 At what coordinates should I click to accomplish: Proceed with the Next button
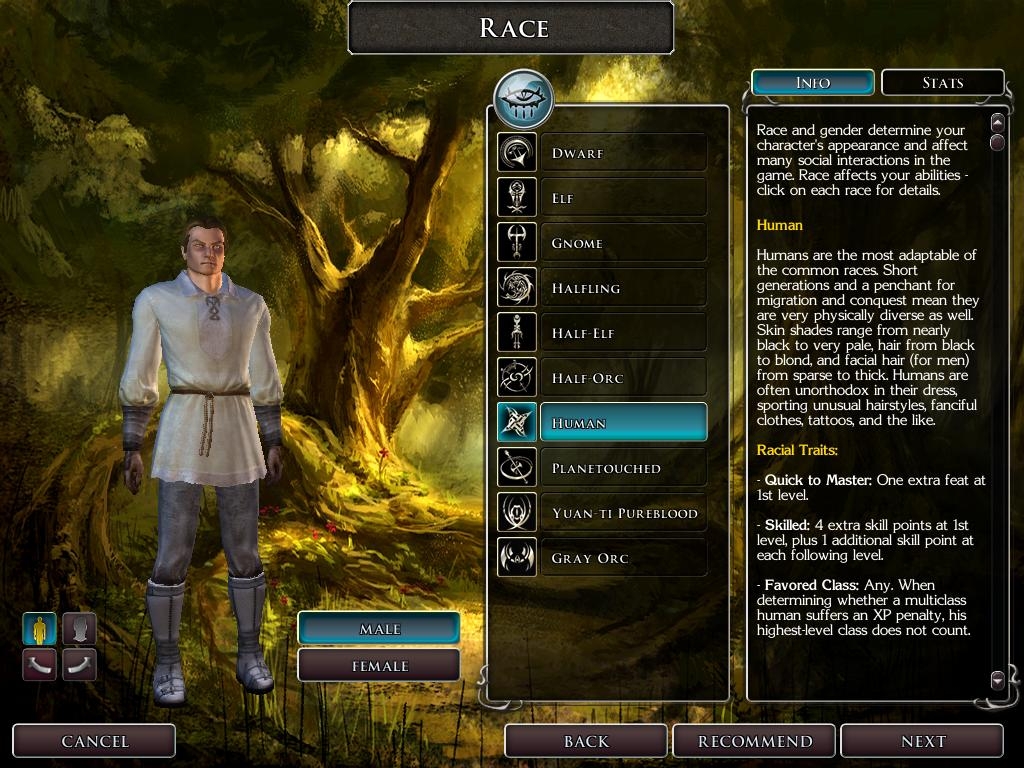[x=923, y=741]
